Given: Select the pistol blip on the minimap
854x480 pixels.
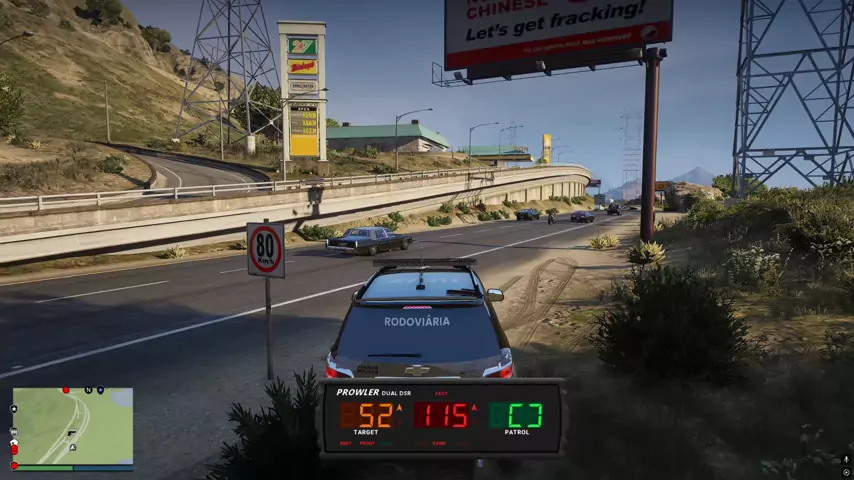Looking at the screenshot, I should pyautogui.click(x=72, y=433).
